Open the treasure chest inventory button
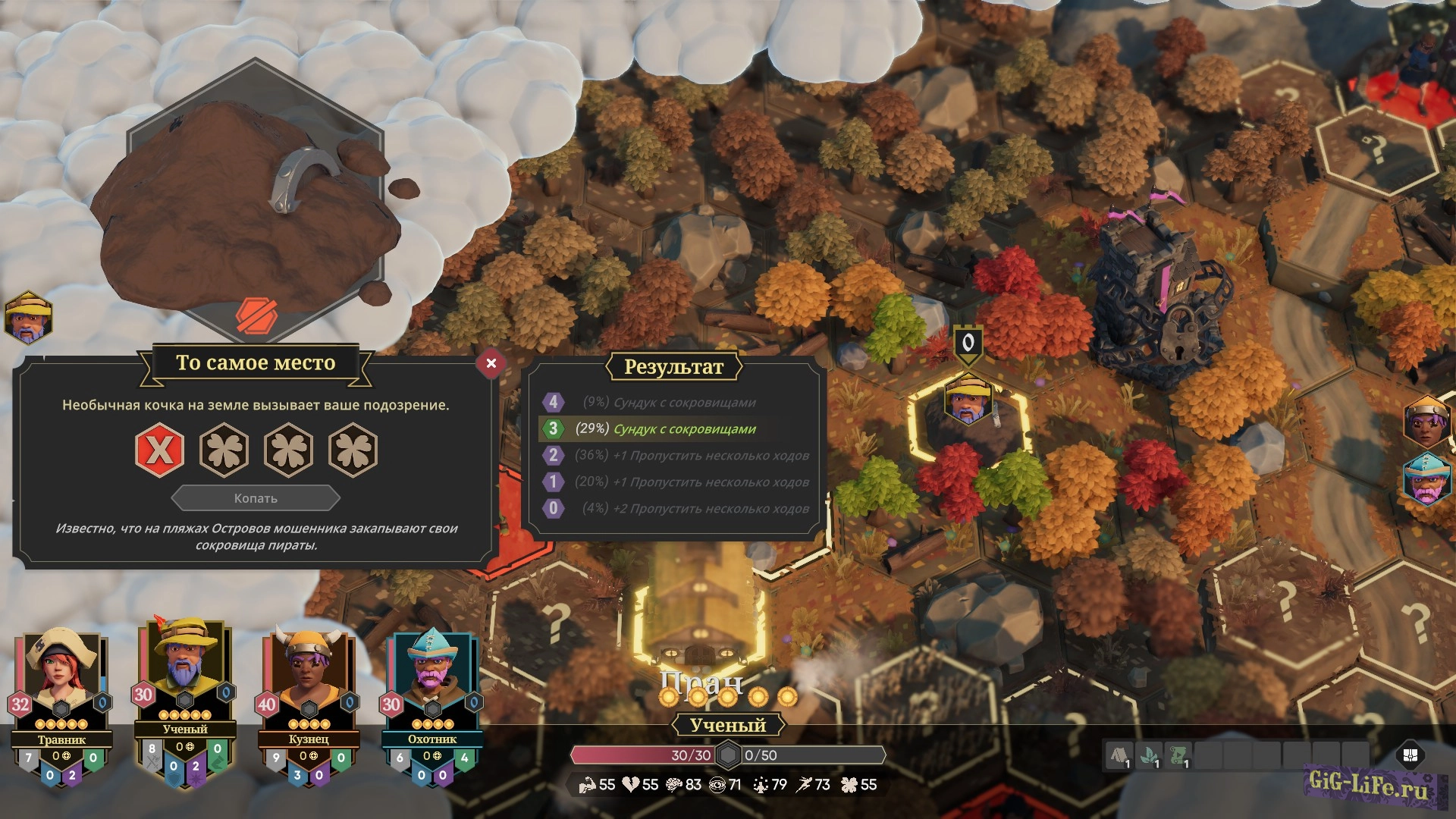 click(x=1410, y=755)
